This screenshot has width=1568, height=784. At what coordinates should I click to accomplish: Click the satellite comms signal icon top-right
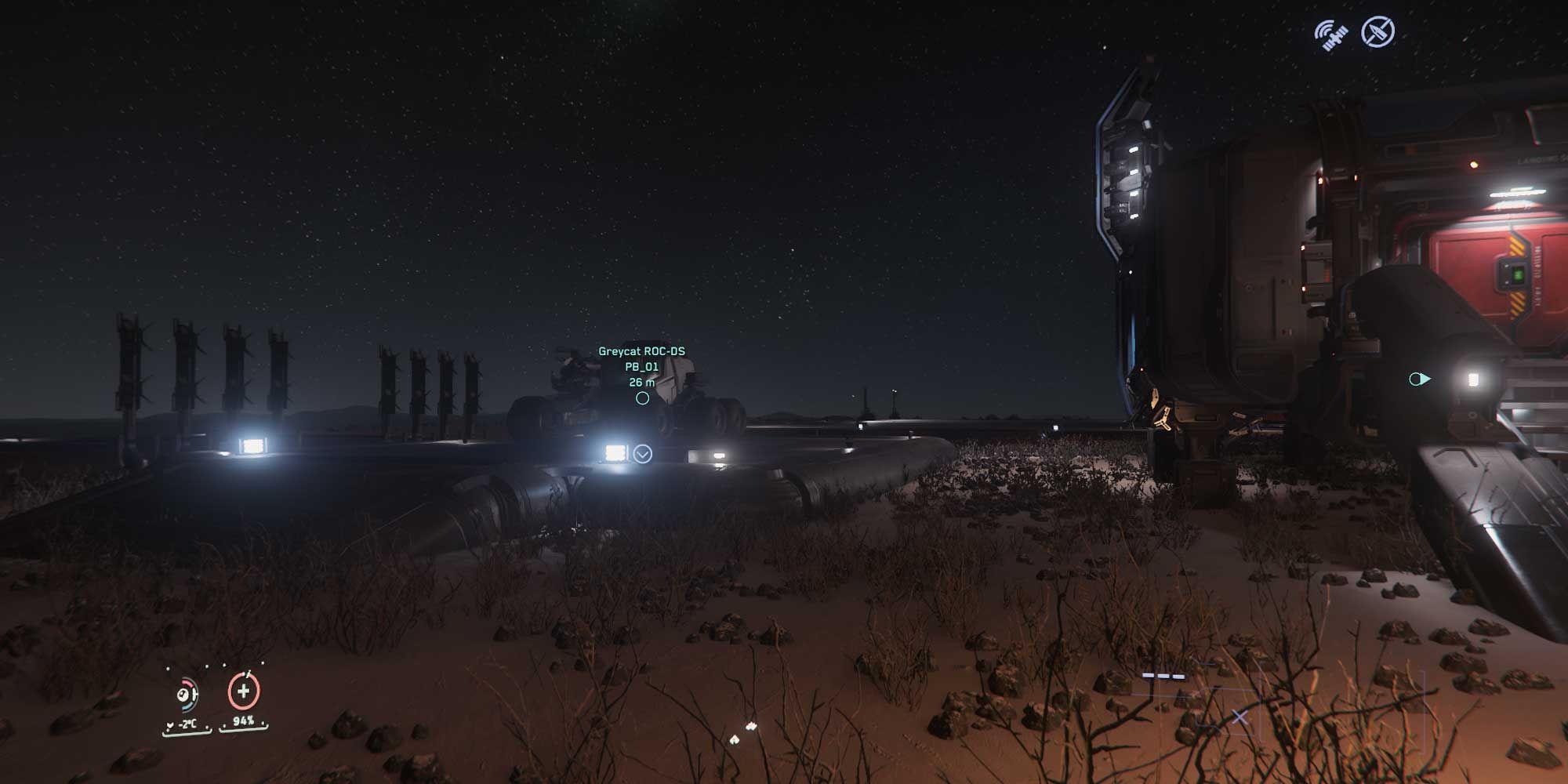1331,34
